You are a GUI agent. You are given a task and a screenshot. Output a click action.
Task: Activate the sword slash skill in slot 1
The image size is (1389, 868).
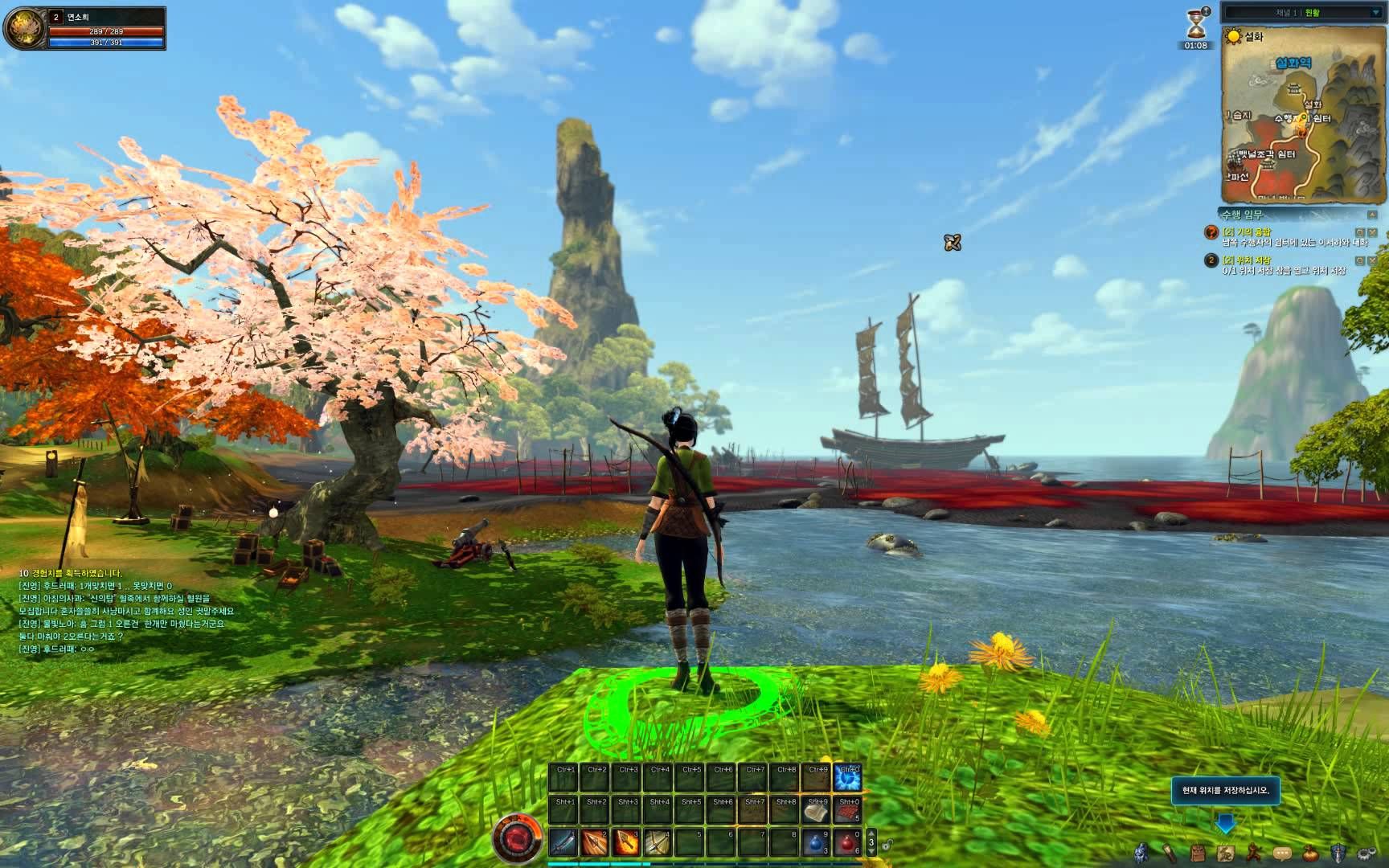pos(563,842)
